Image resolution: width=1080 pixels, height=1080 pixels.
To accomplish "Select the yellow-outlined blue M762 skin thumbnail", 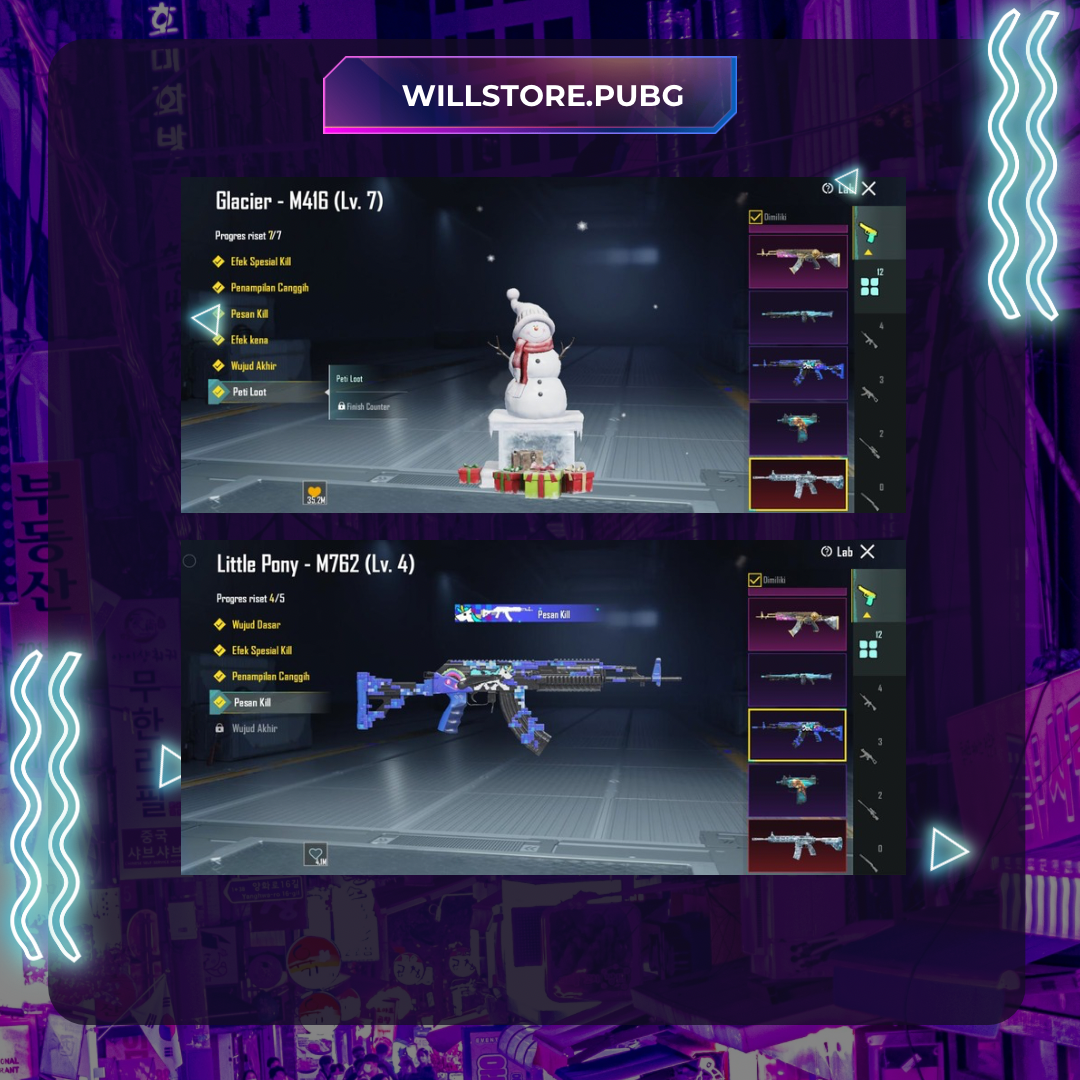I will point(798,735).
